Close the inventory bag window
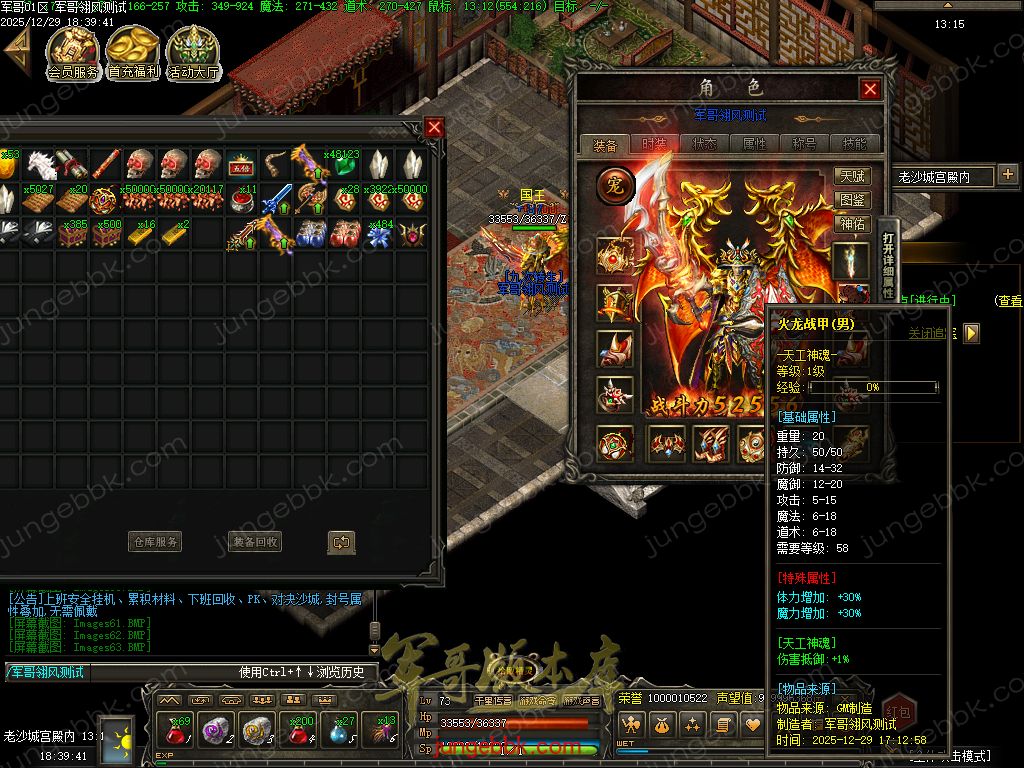This screenshot has height=768, width=1024. 434,127
